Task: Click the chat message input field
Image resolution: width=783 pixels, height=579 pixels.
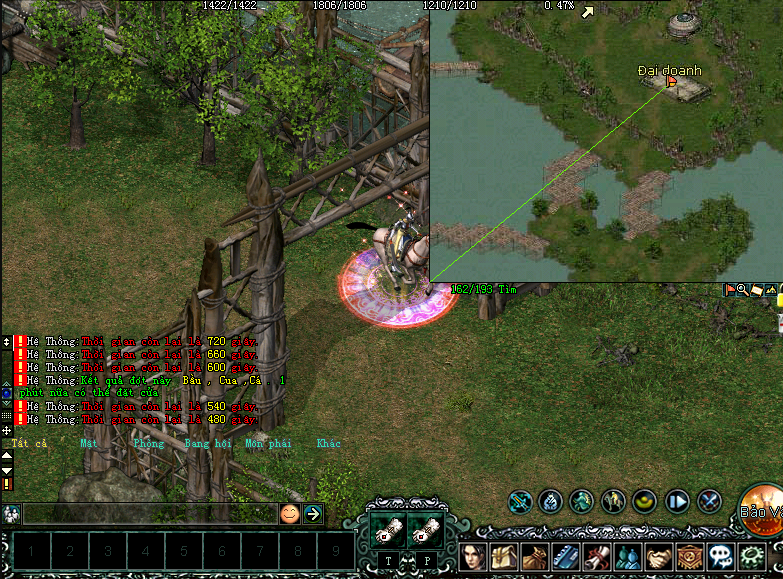Action: pos(150,514)
